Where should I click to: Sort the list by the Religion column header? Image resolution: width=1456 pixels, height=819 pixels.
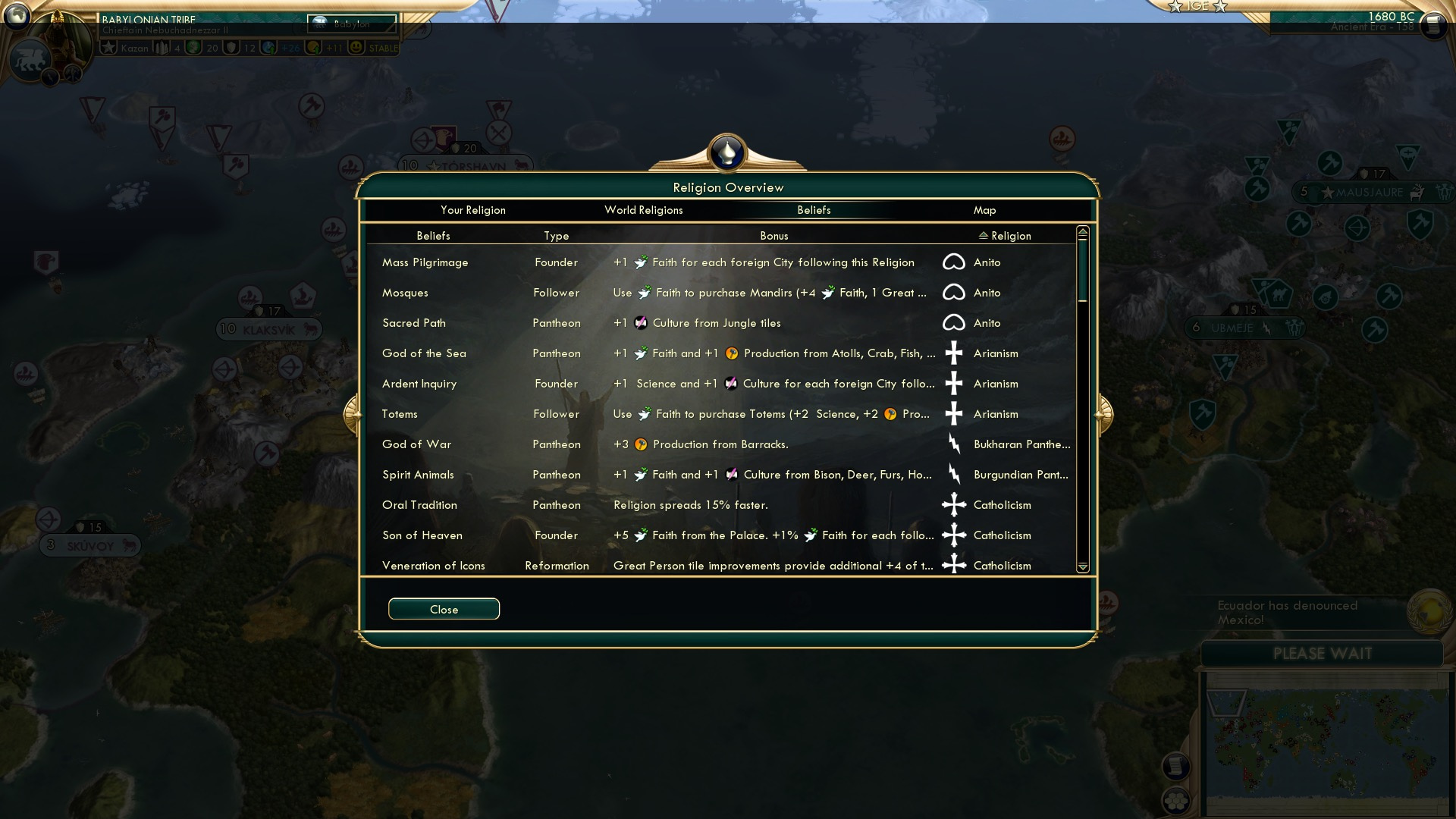click(1009, 236)
